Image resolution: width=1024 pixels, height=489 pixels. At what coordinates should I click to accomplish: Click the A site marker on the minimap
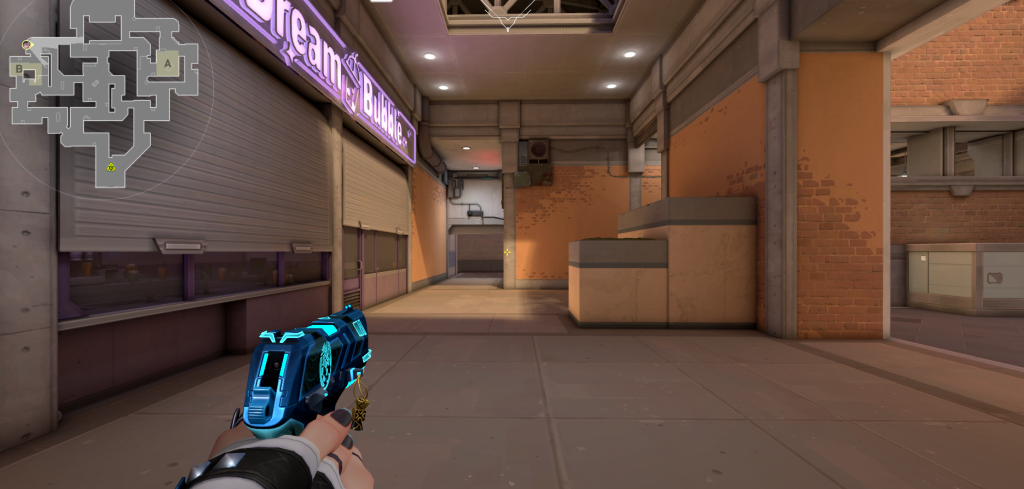(168, 62)
